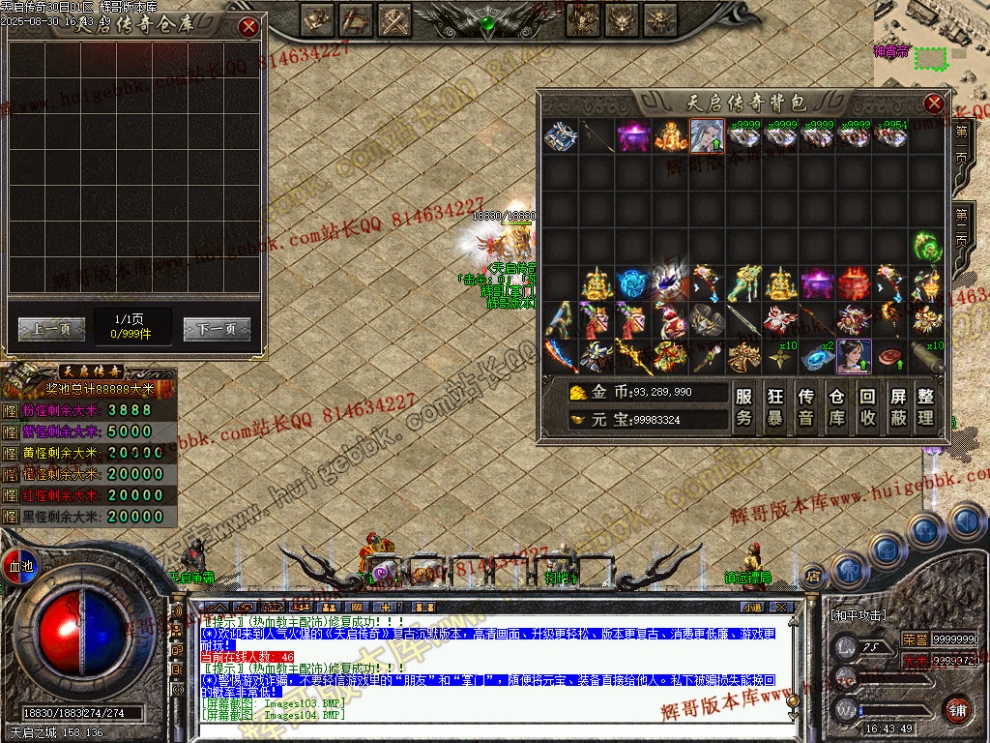
Task: Toggle the 屏蔽 block button
Action: click(x=898, y=407)
